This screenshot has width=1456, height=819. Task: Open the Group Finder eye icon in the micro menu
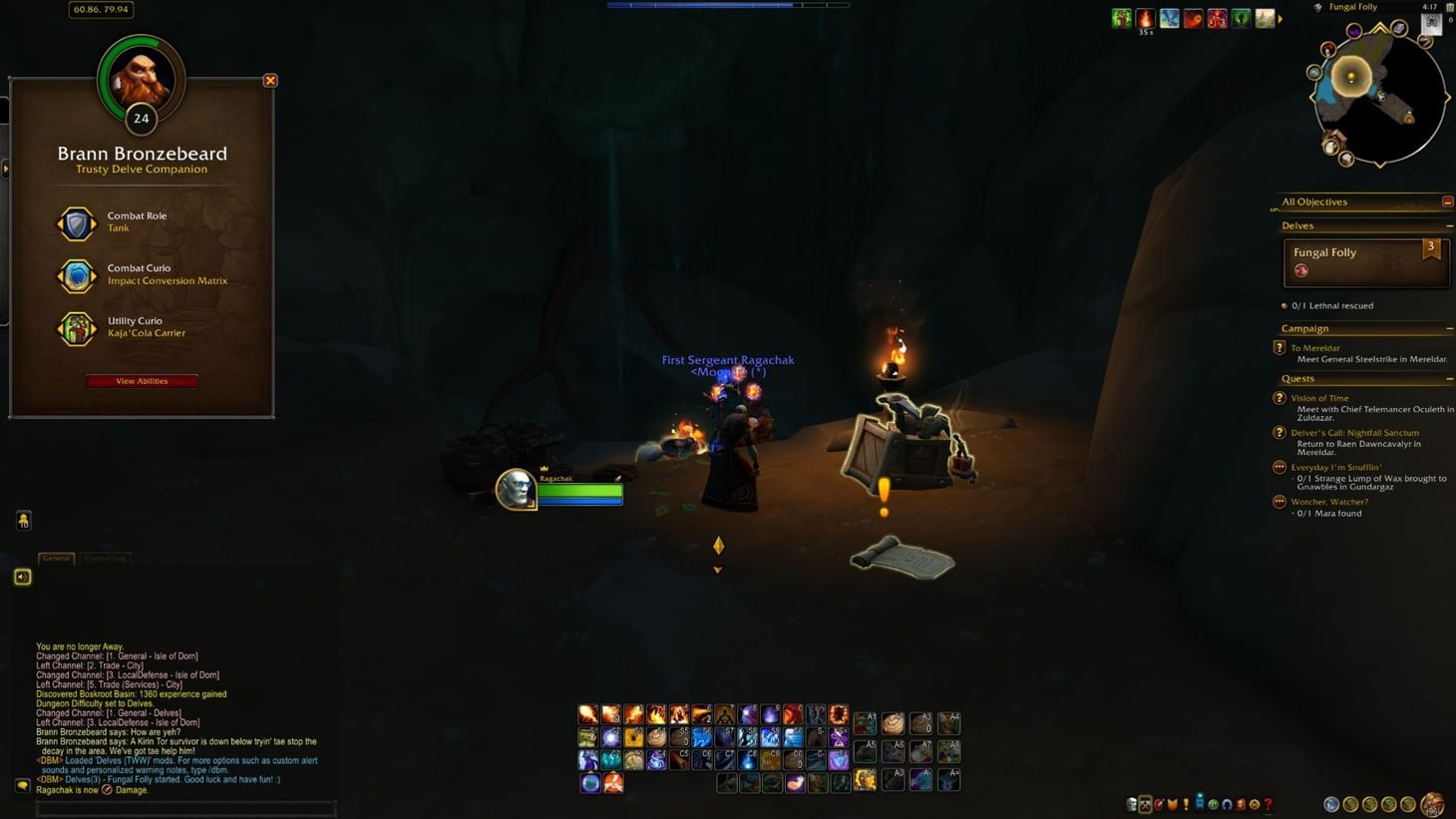(x=1200, y=803)
